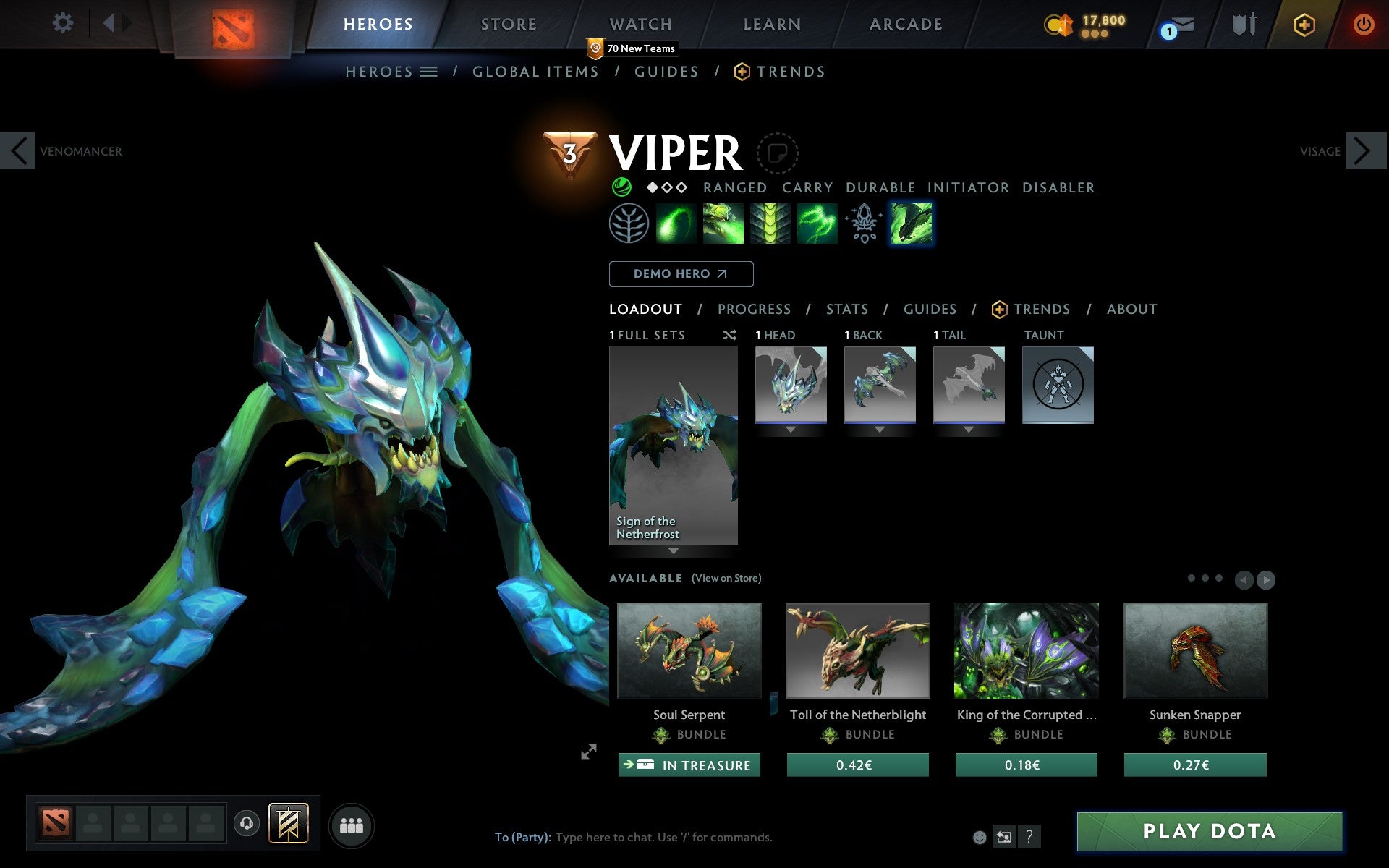The width and height of the screenshot is (1389, 868).
Task: Choose the Taunt slot
Action: click(x=1058, y=385)
